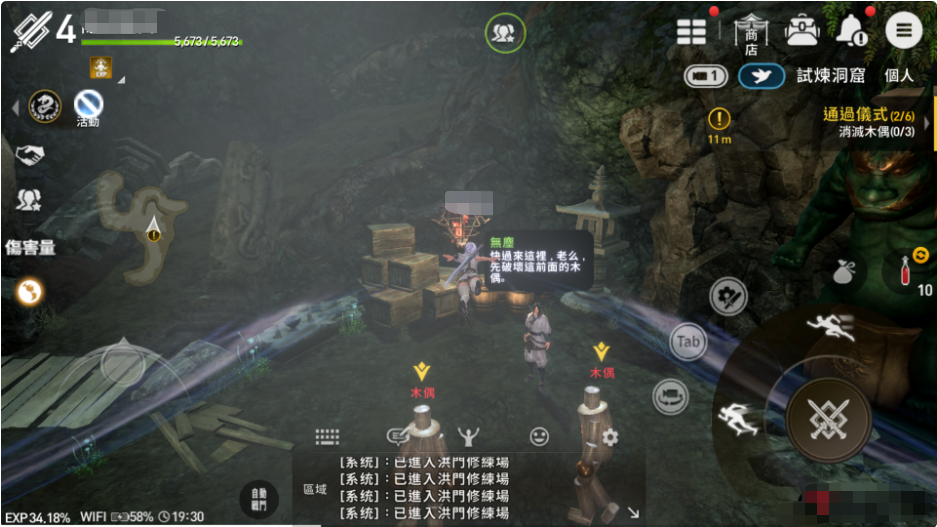Open the pouch bag icon

coord(845,269)
